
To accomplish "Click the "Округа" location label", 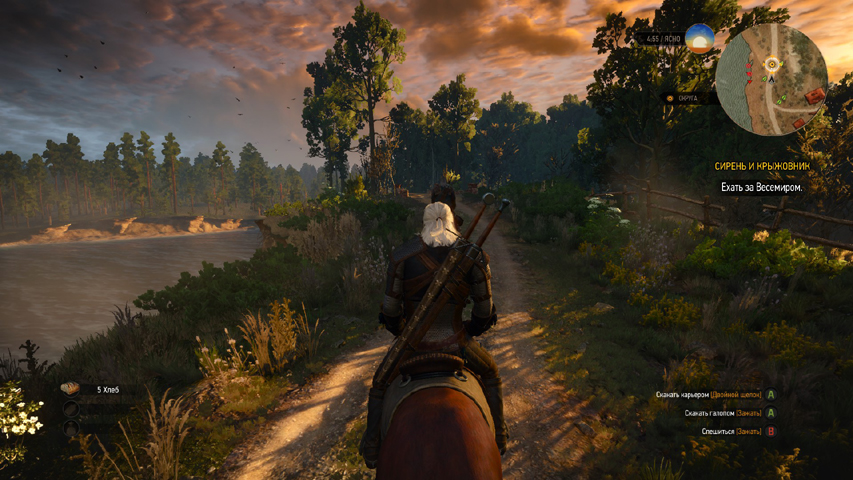I will coord(687,98).
